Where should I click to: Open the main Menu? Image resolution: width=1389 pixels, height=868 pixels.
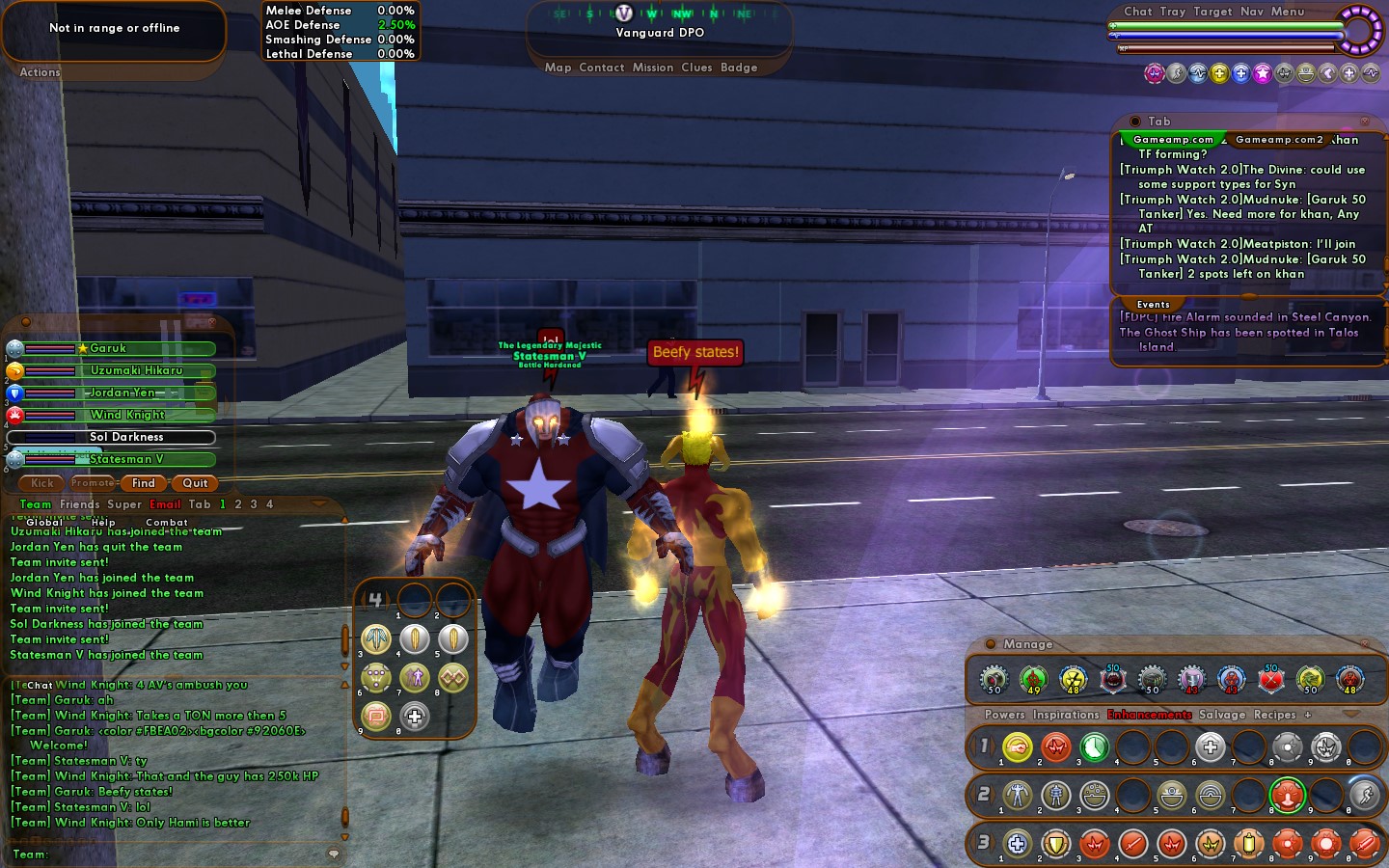coord(1288,12)
